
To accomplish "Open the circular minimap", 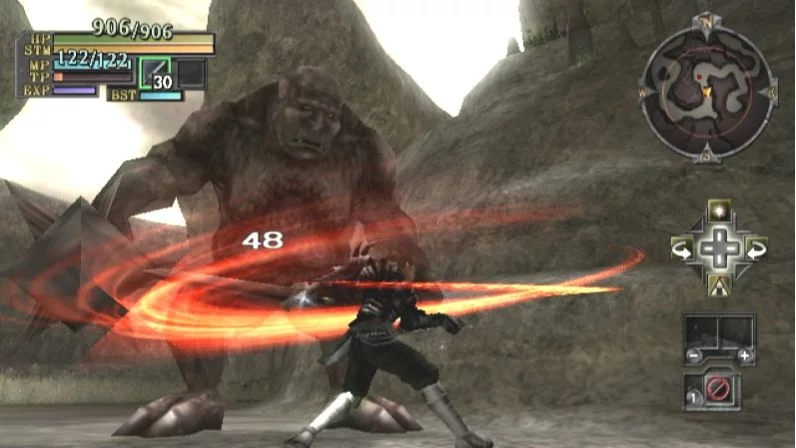I will [x=707, y=88].
